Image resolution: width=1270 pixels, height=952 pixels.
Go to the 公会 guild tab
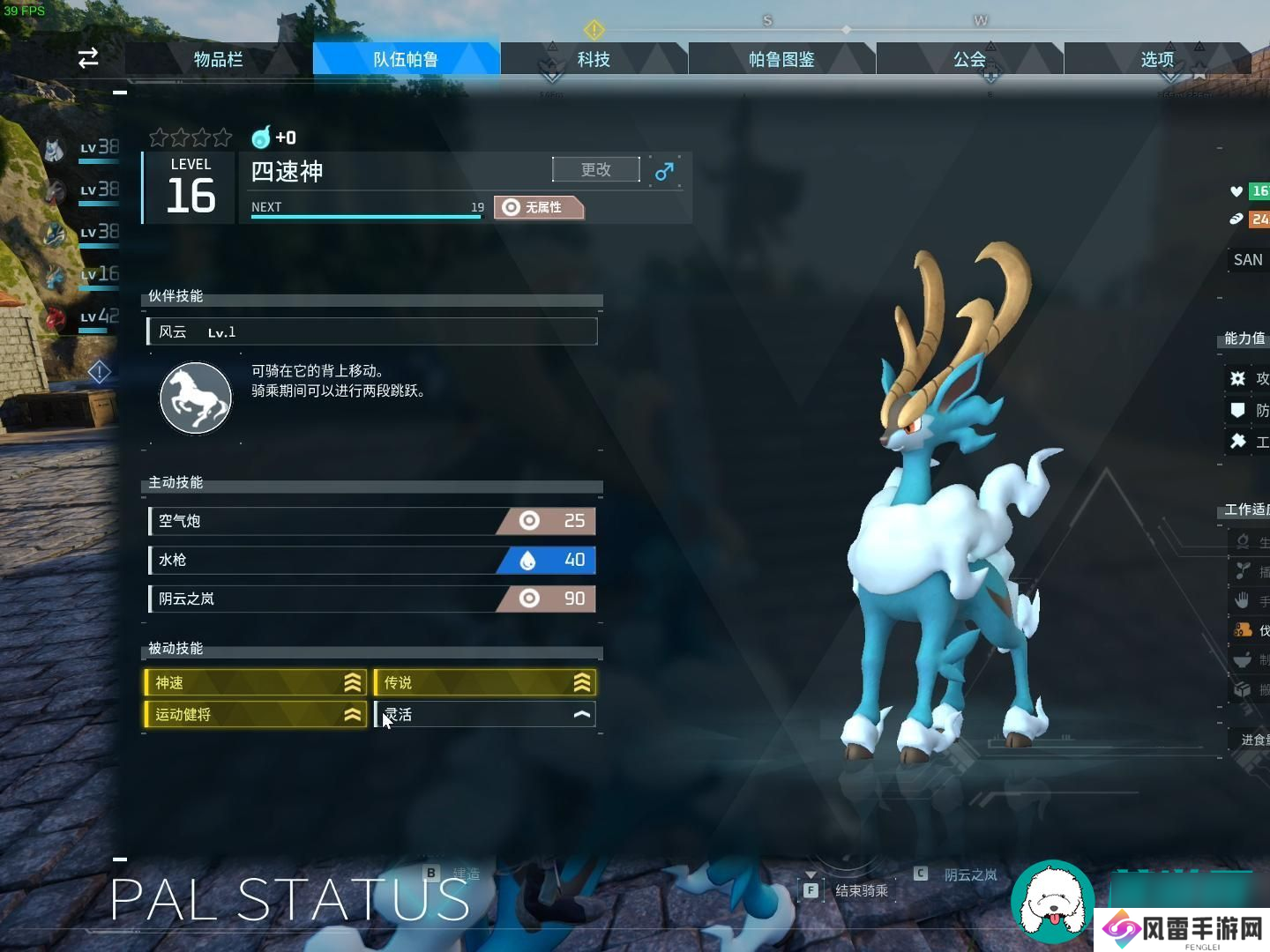[969, 59]
